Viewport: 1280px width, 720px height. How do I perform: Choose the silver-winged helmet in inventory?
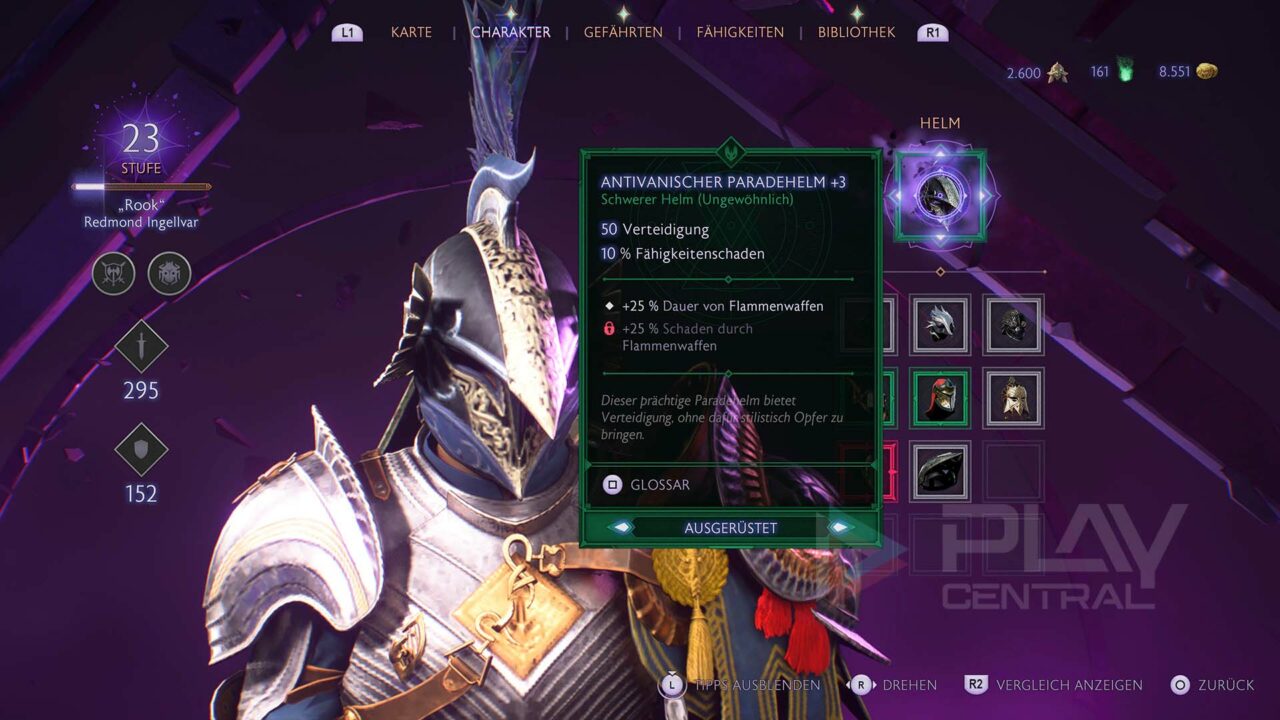(940, 324)
